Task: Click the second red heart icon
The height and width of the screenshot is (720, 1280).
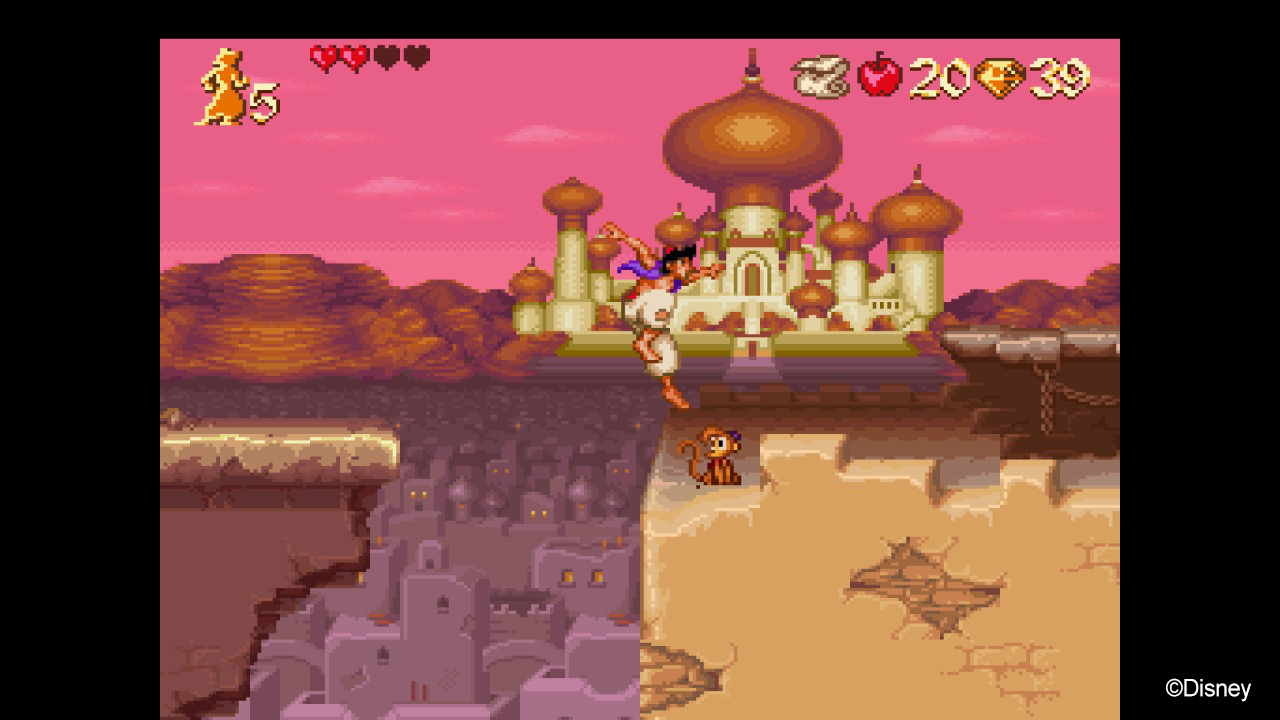Action: (352, 55)
